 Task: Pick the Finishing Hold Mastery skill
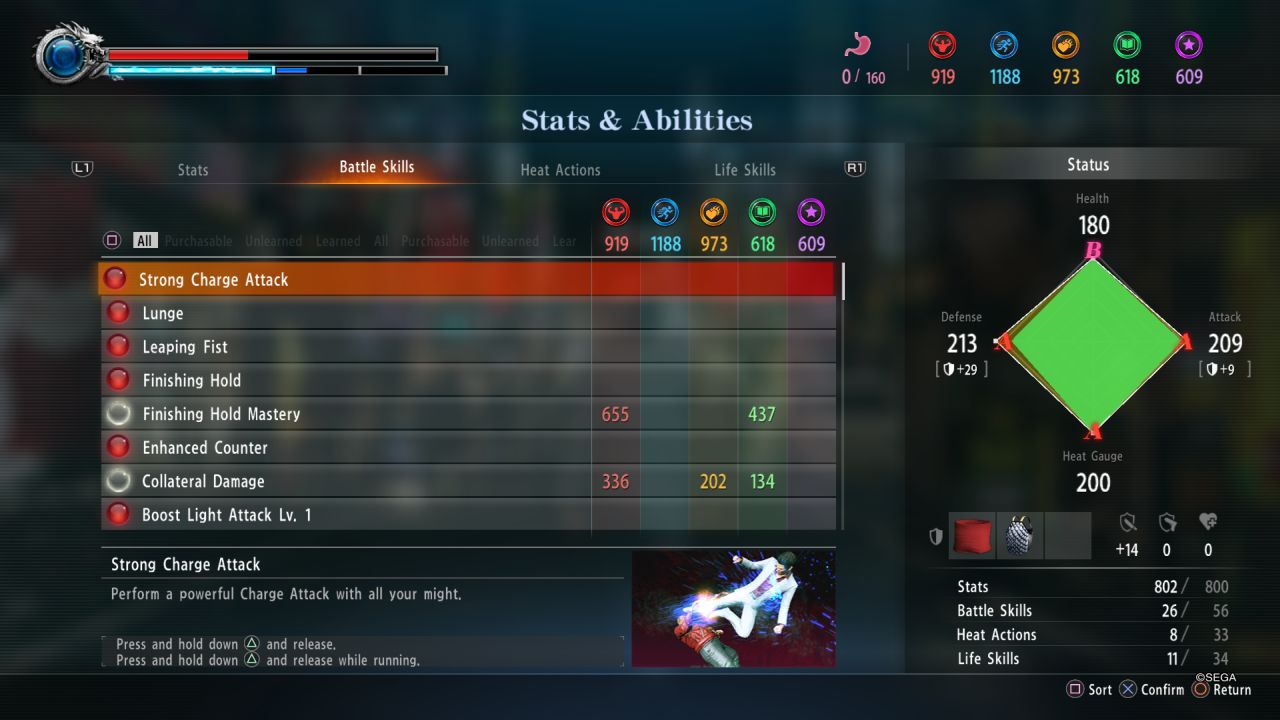pyautogui.click(x=221, y=414)
